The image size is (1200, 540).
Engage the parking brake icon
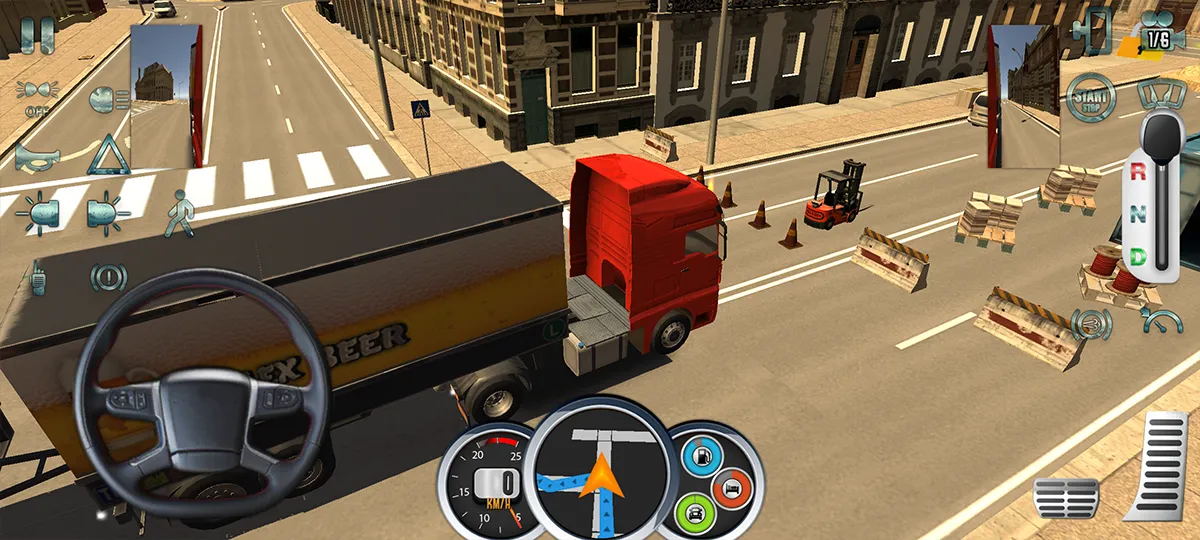pos(107,277)
